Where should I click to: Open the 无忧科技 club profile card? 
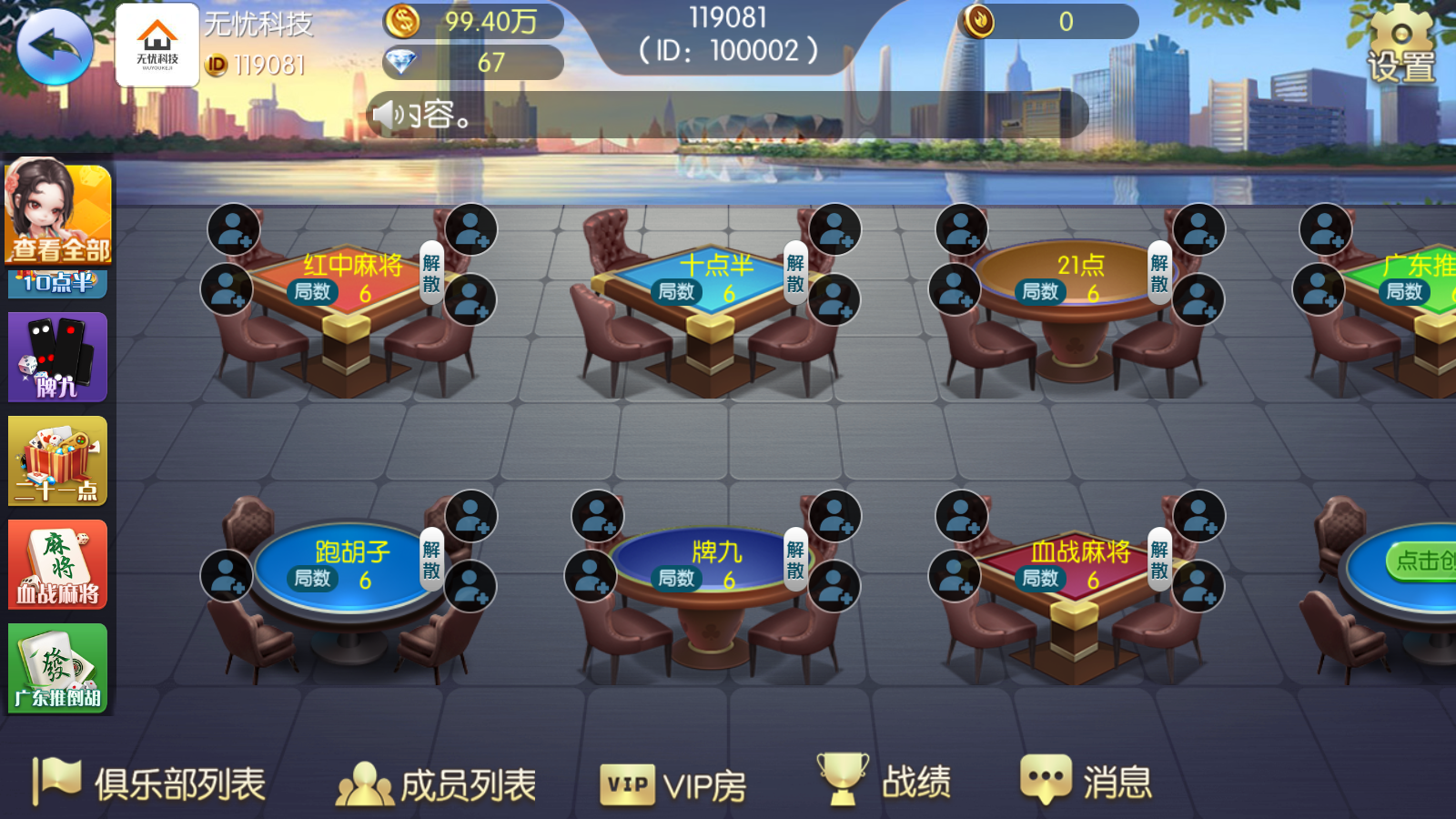point(157,43)
